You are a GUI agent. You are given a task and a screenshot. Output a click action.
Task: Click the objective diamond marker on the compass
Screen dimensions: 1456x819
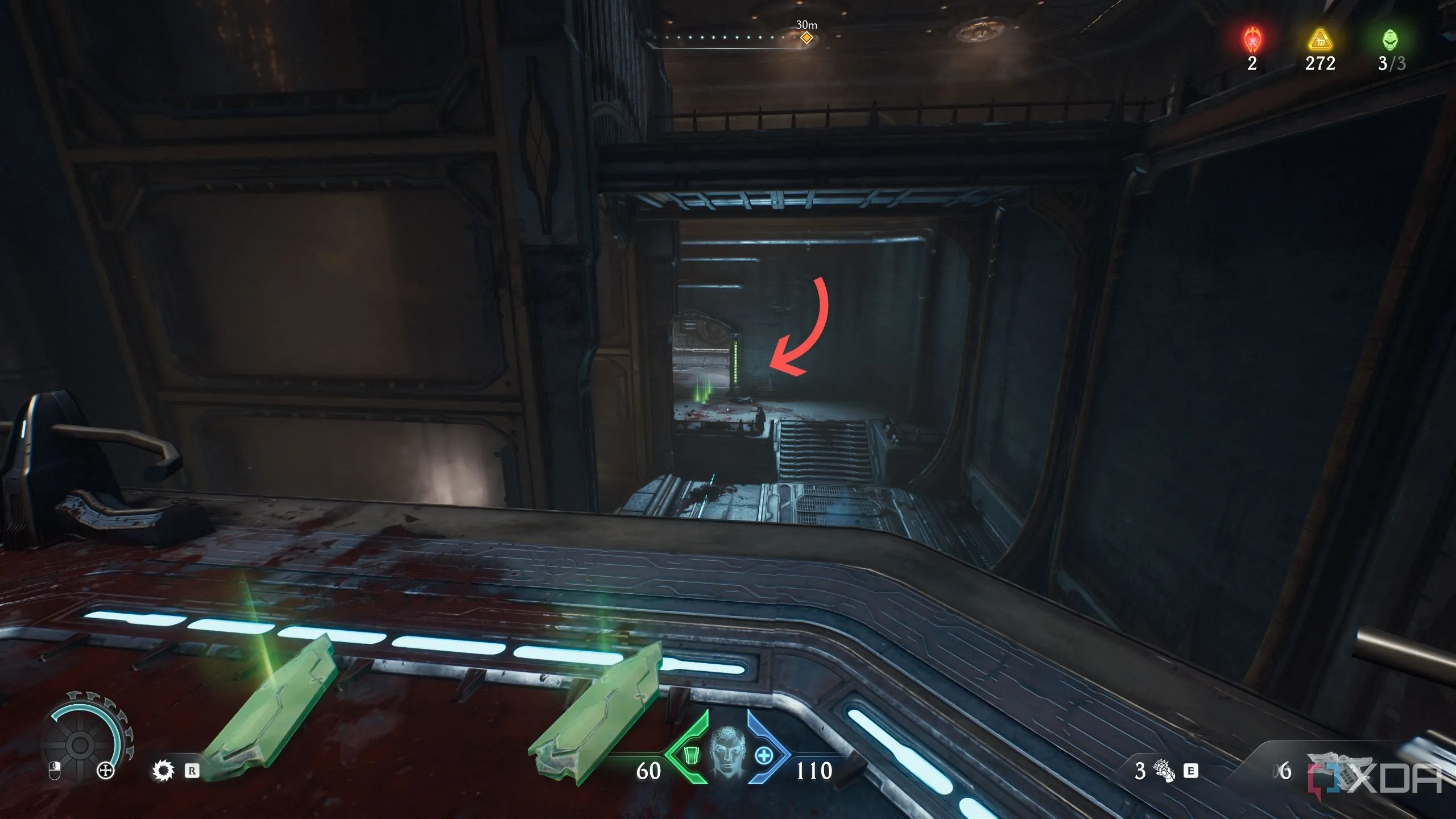coord(806,38)
